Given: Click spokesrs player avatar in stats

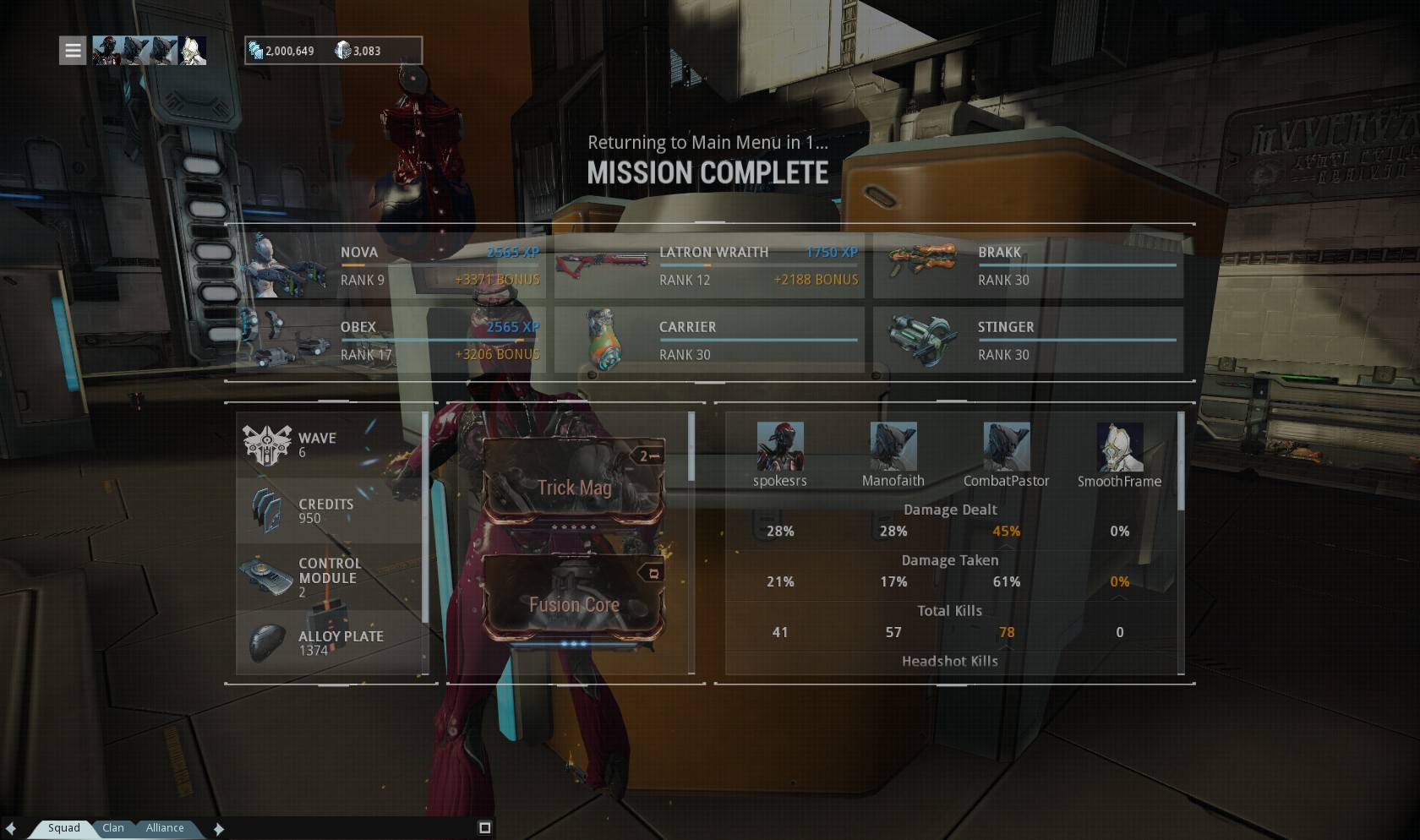Looking at the screenshot, I should 779,448.
